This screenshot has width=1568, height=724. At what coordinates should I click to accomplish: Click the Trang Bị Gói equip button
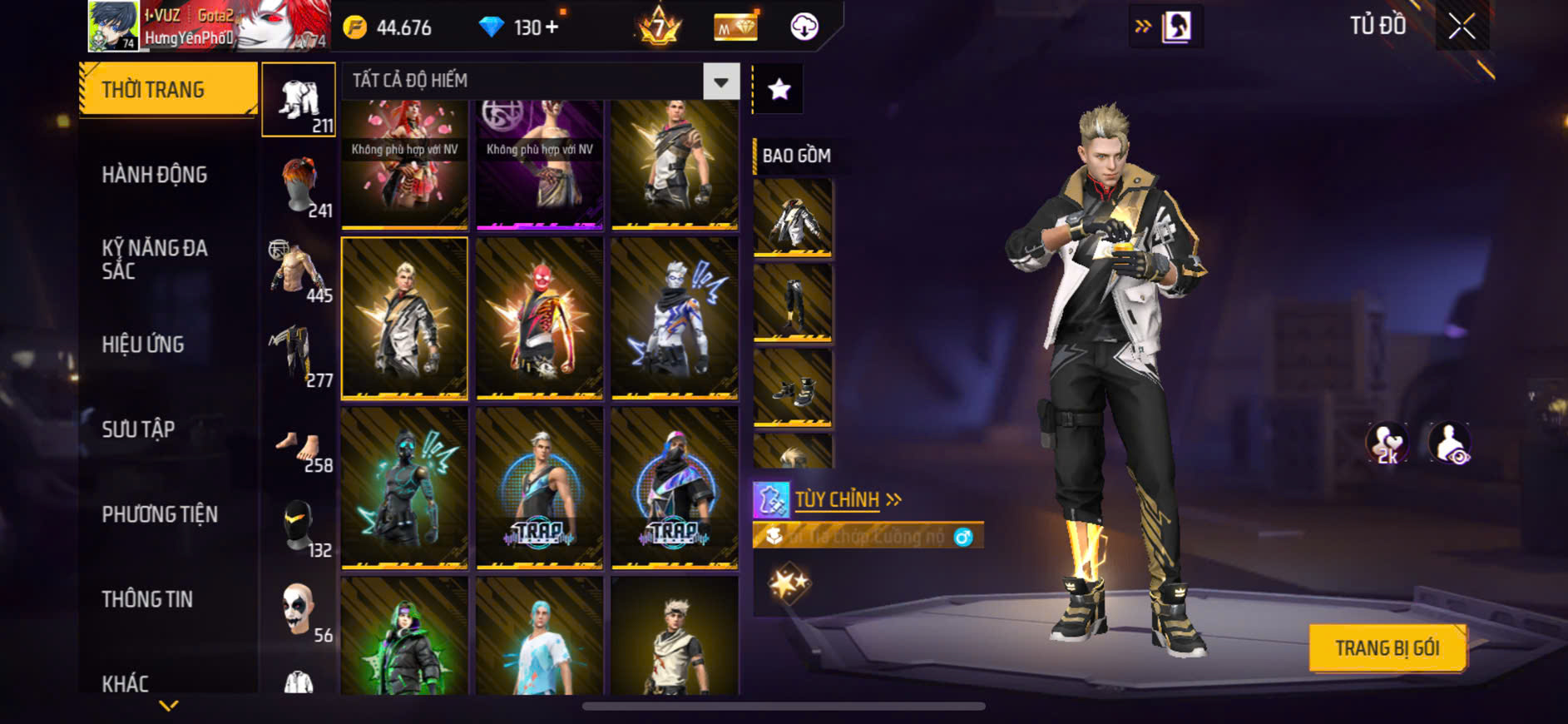pos(1387,647)
